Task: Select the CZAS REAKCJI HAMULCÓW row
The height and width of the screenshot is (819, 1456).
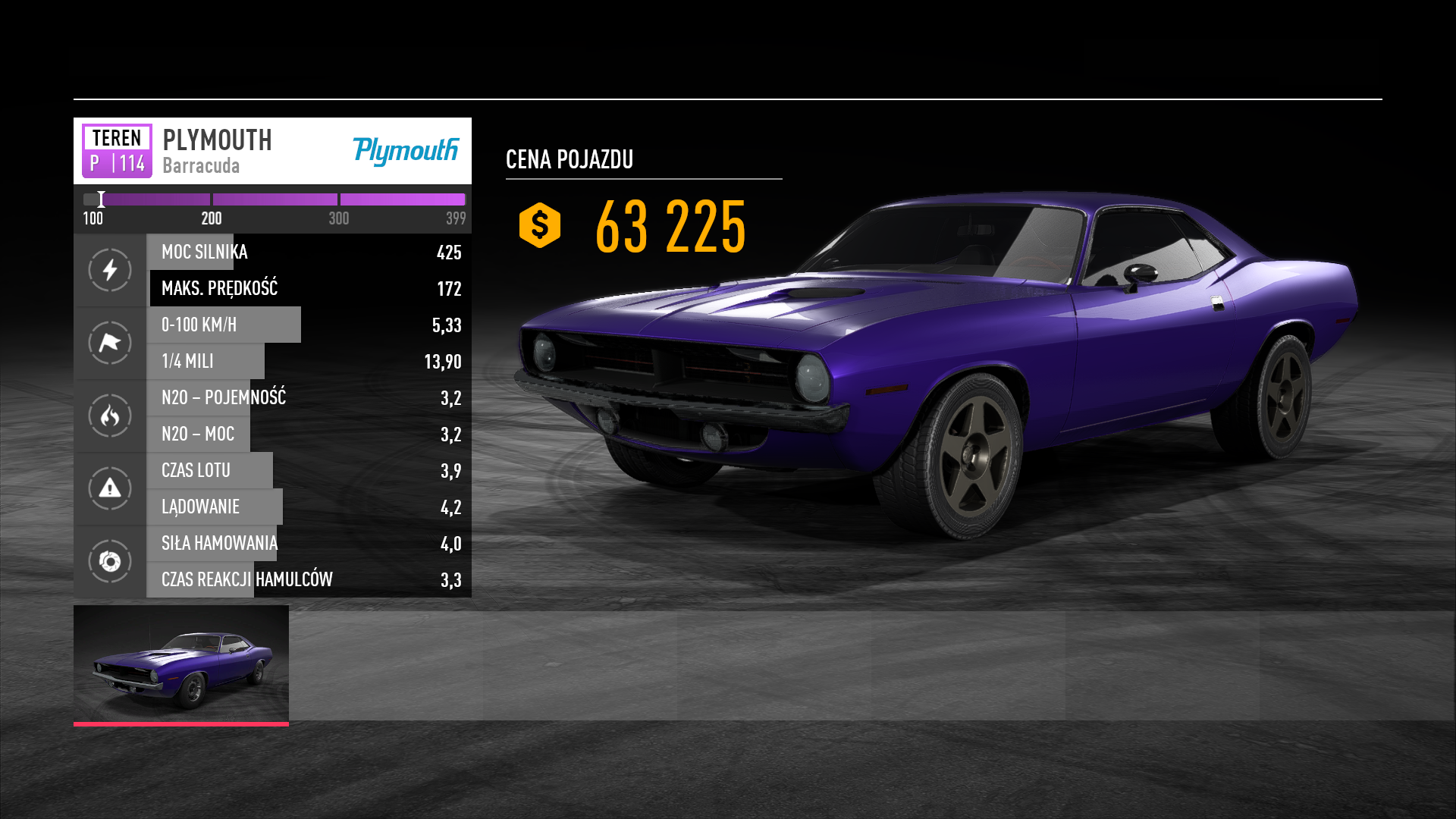Action: [309, 580]
